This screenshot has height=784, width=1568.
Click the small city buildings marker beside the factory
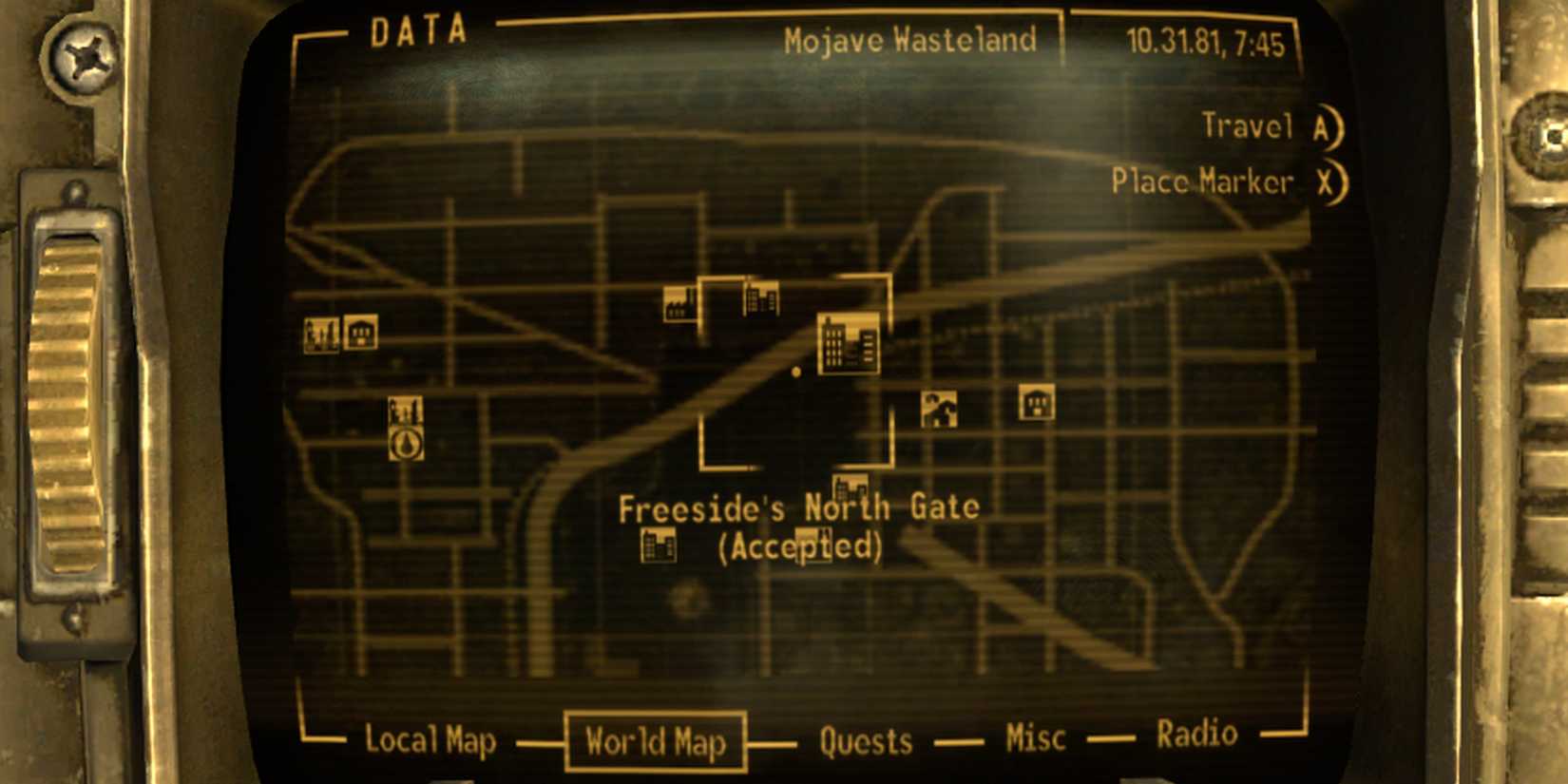click(x=760, y=299)
